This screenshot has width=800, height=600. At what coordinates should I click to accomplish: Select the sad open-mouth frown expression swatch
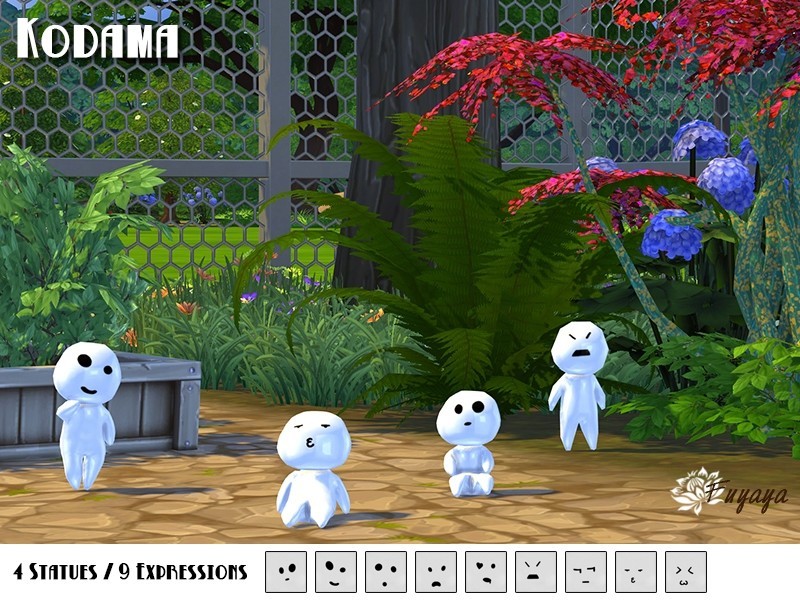point(436,572)
